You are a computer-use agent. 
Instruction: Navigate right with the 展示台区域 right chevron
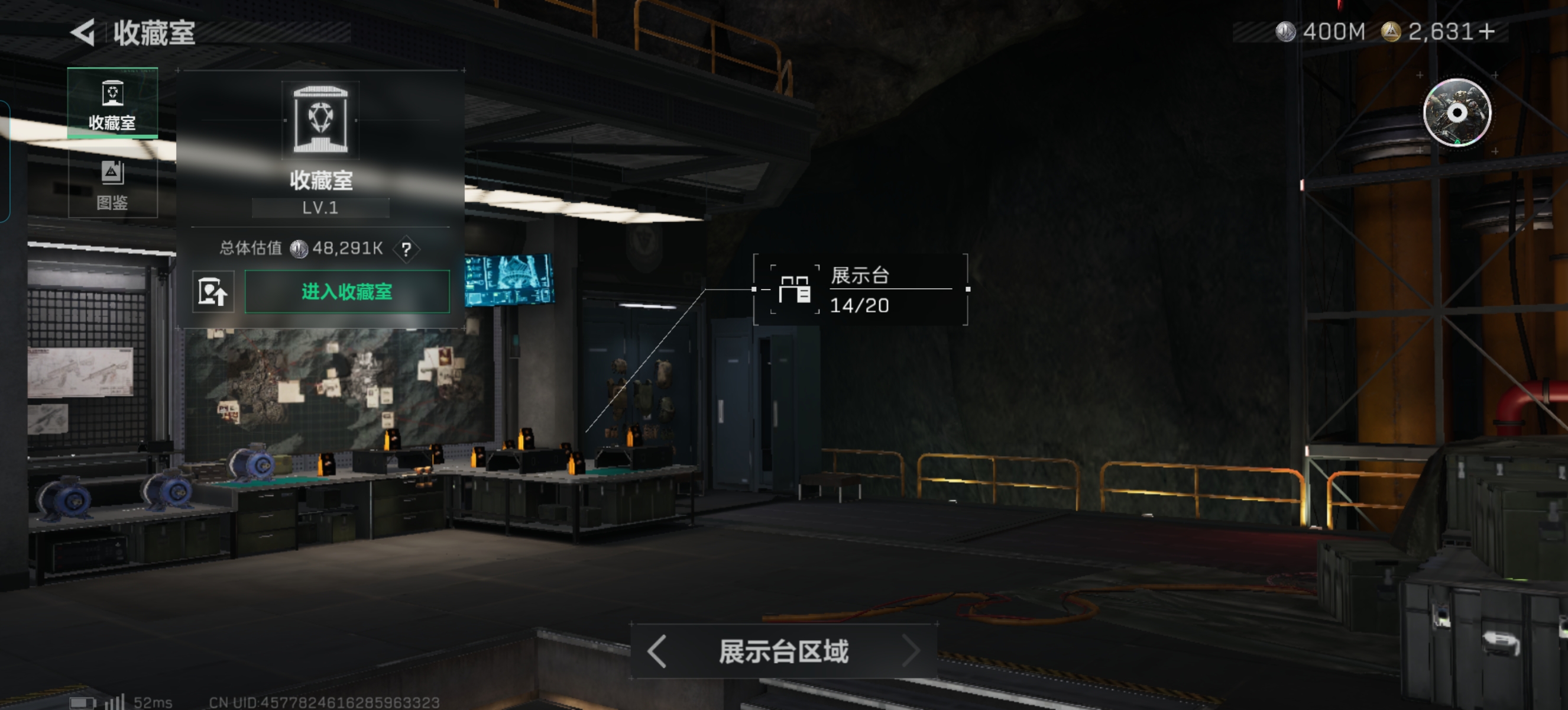(910, 651)
